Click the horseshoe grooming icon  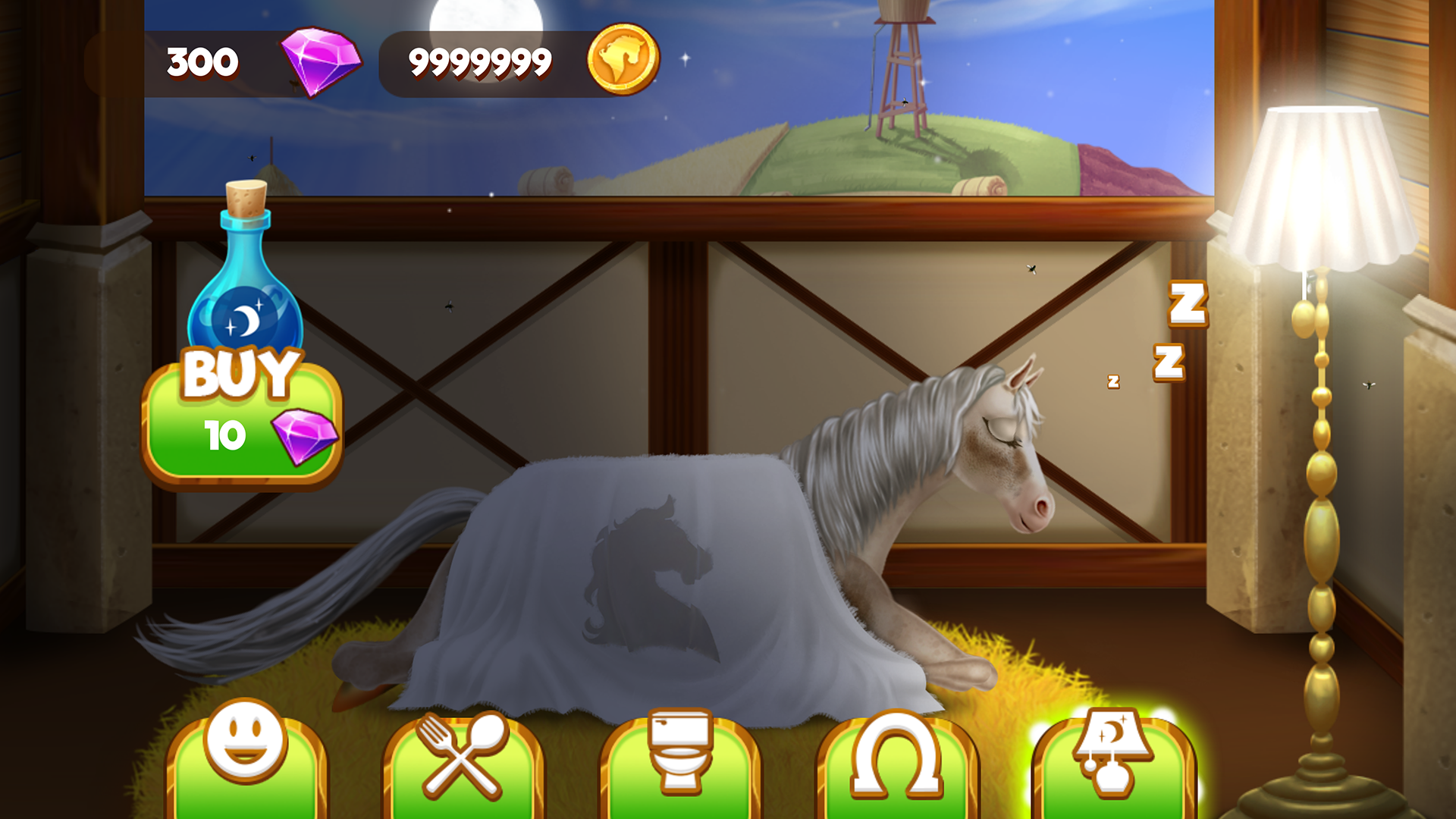coord(899,758)
